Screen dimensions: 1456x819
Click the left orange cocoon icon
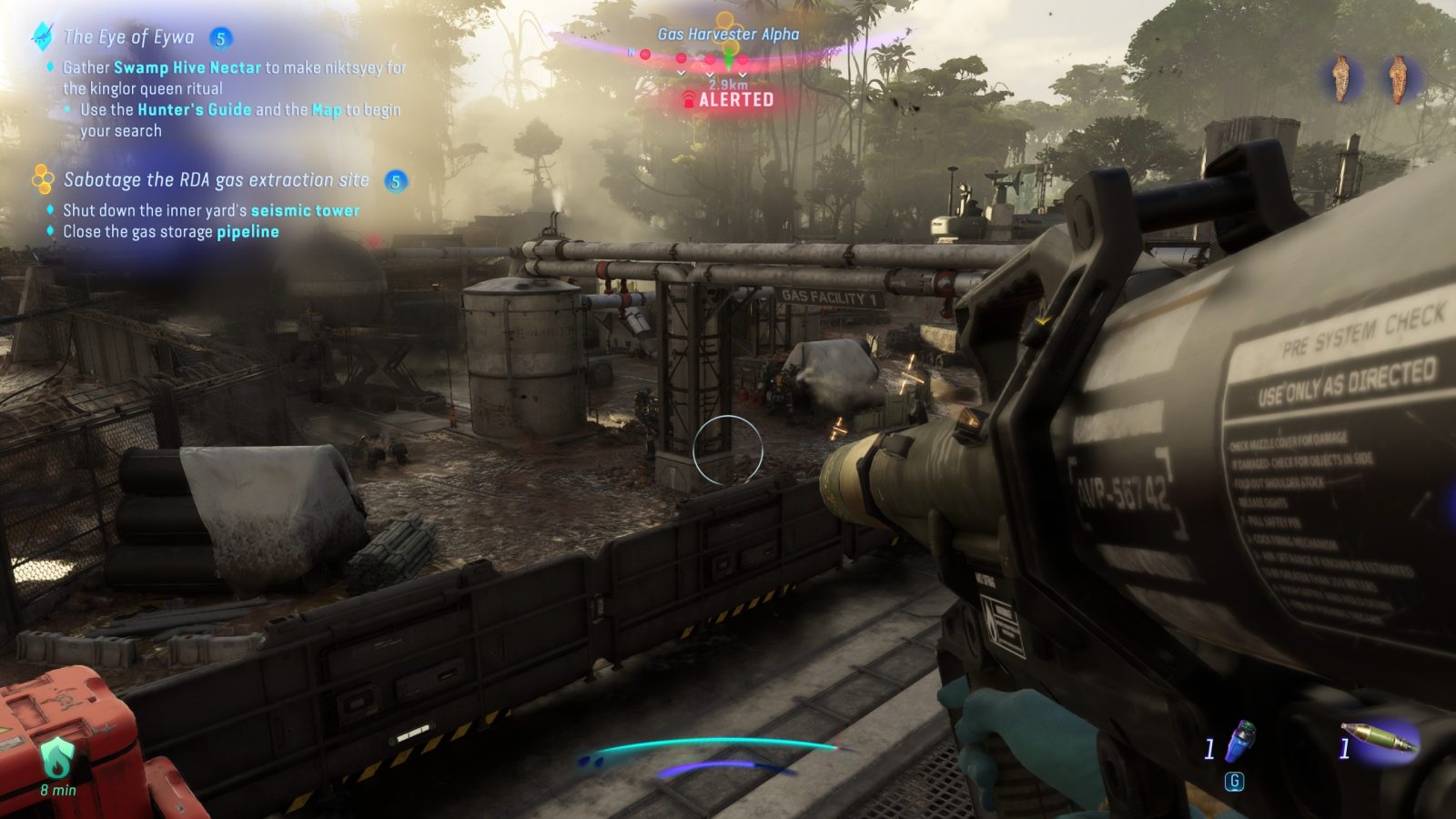(x=1340, y=78)
